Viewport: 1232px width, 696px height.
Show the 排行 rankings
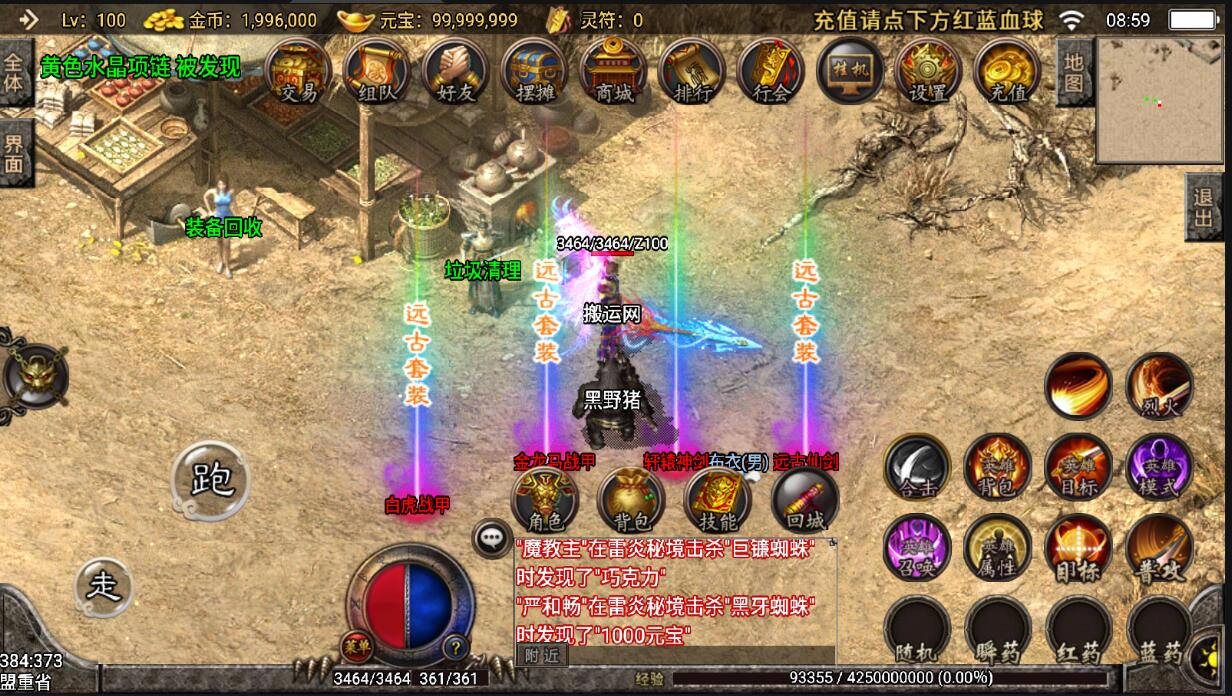pyautogui.click(x=692, y=72)
